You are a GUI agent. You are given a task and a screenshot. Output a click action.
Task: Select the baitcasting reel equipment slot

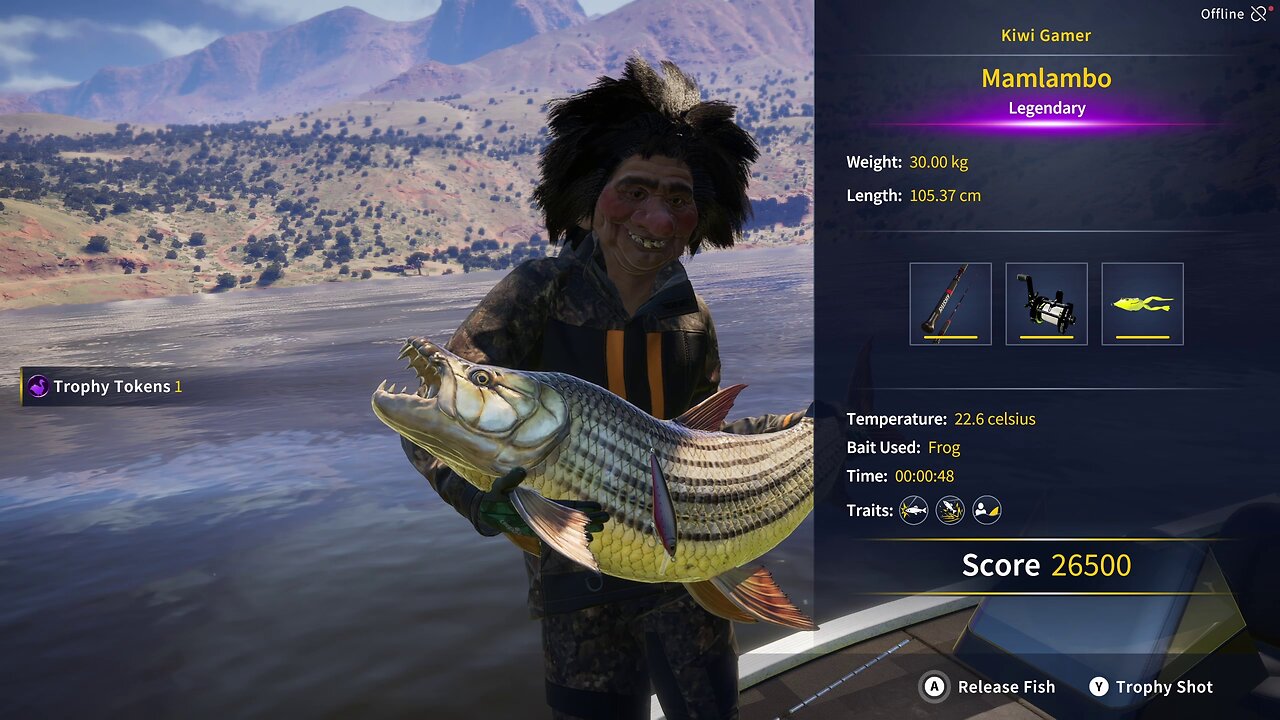point(1046,304)
